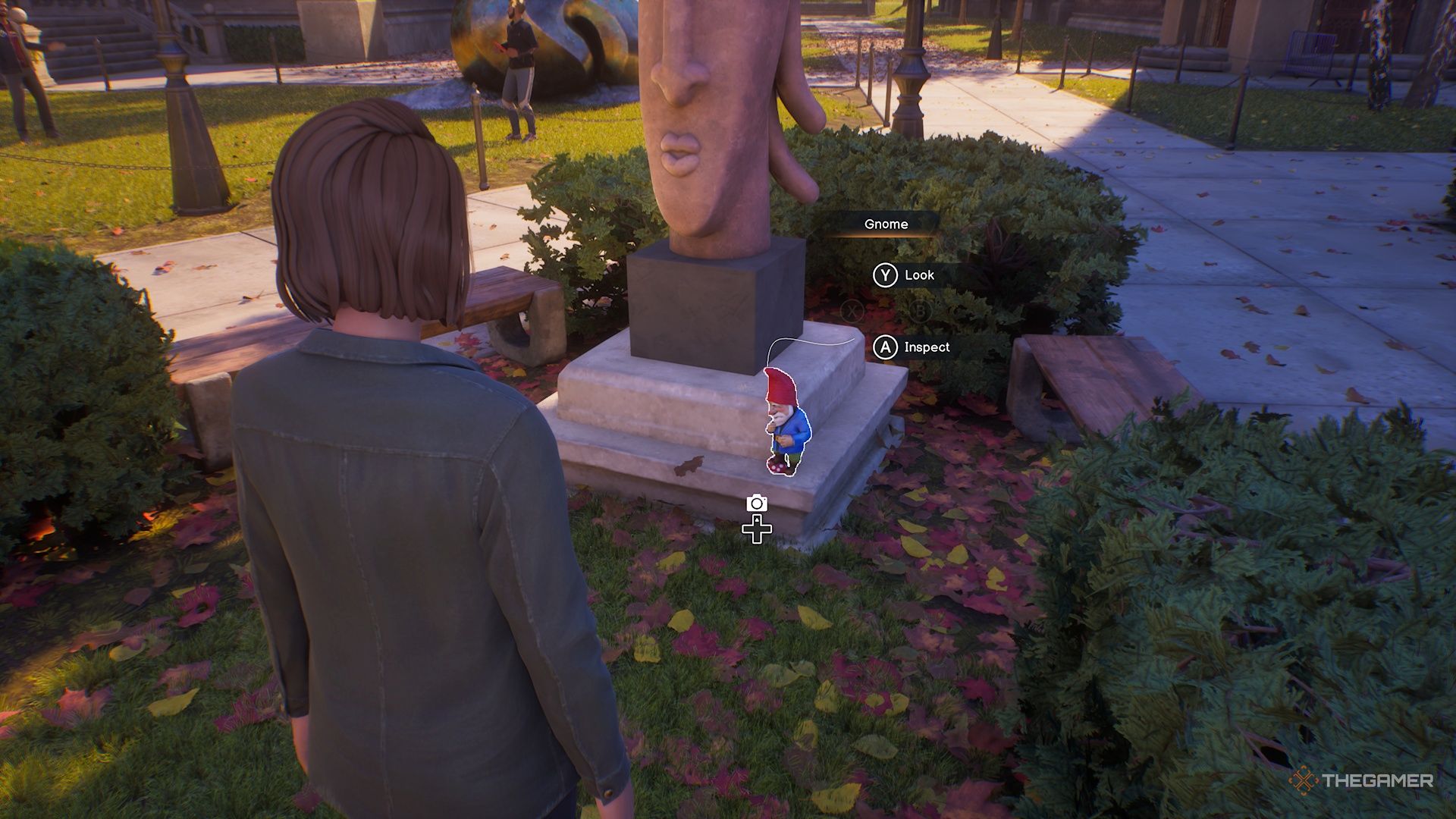Select the outlined Gnome interactable
The image size is (1456, 819).
tap(786, 424)
